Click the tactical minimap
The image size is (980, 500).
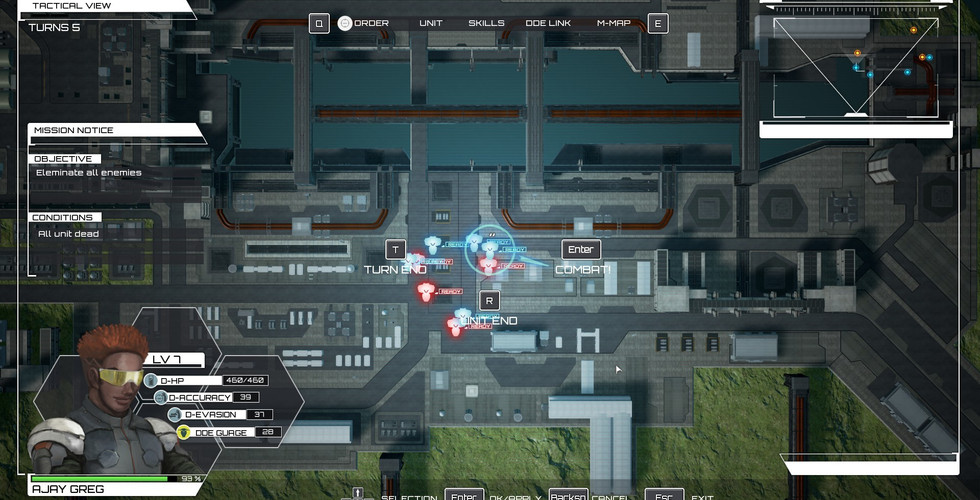855,67
